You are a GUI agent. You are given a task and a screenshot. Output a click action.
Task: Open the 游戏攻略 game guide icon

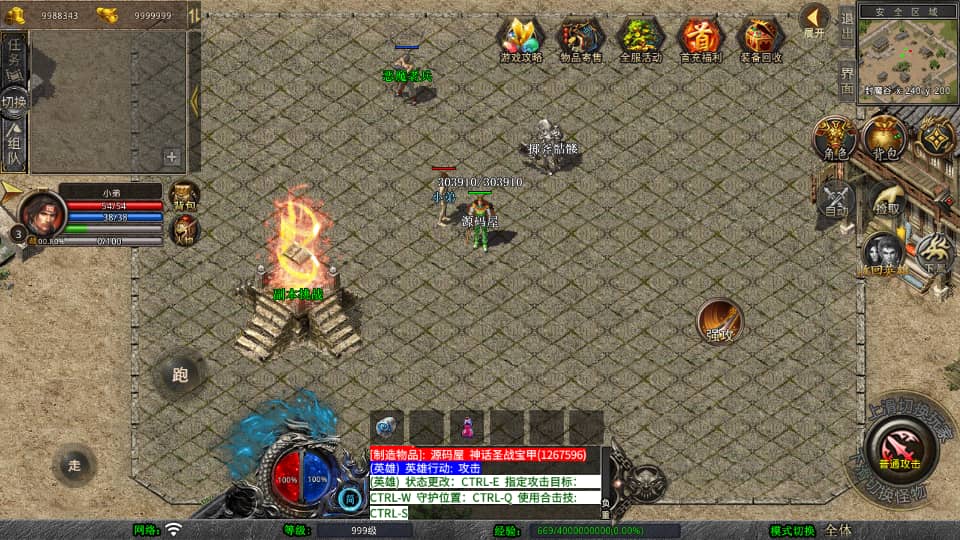pyautogui.click(x=521, y=38)
